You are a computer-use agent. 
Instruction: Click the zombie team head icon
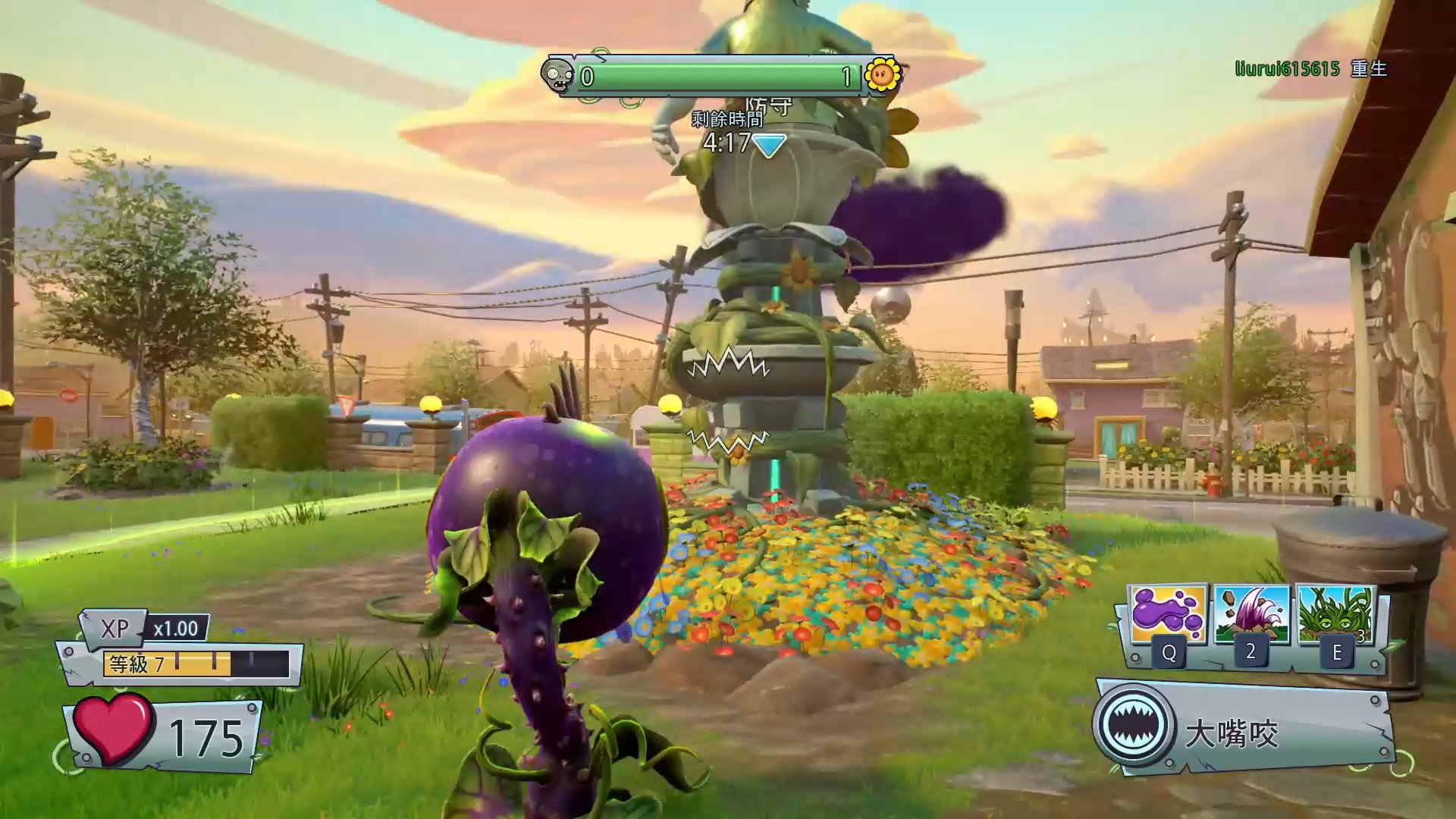[x=559, y=76]
